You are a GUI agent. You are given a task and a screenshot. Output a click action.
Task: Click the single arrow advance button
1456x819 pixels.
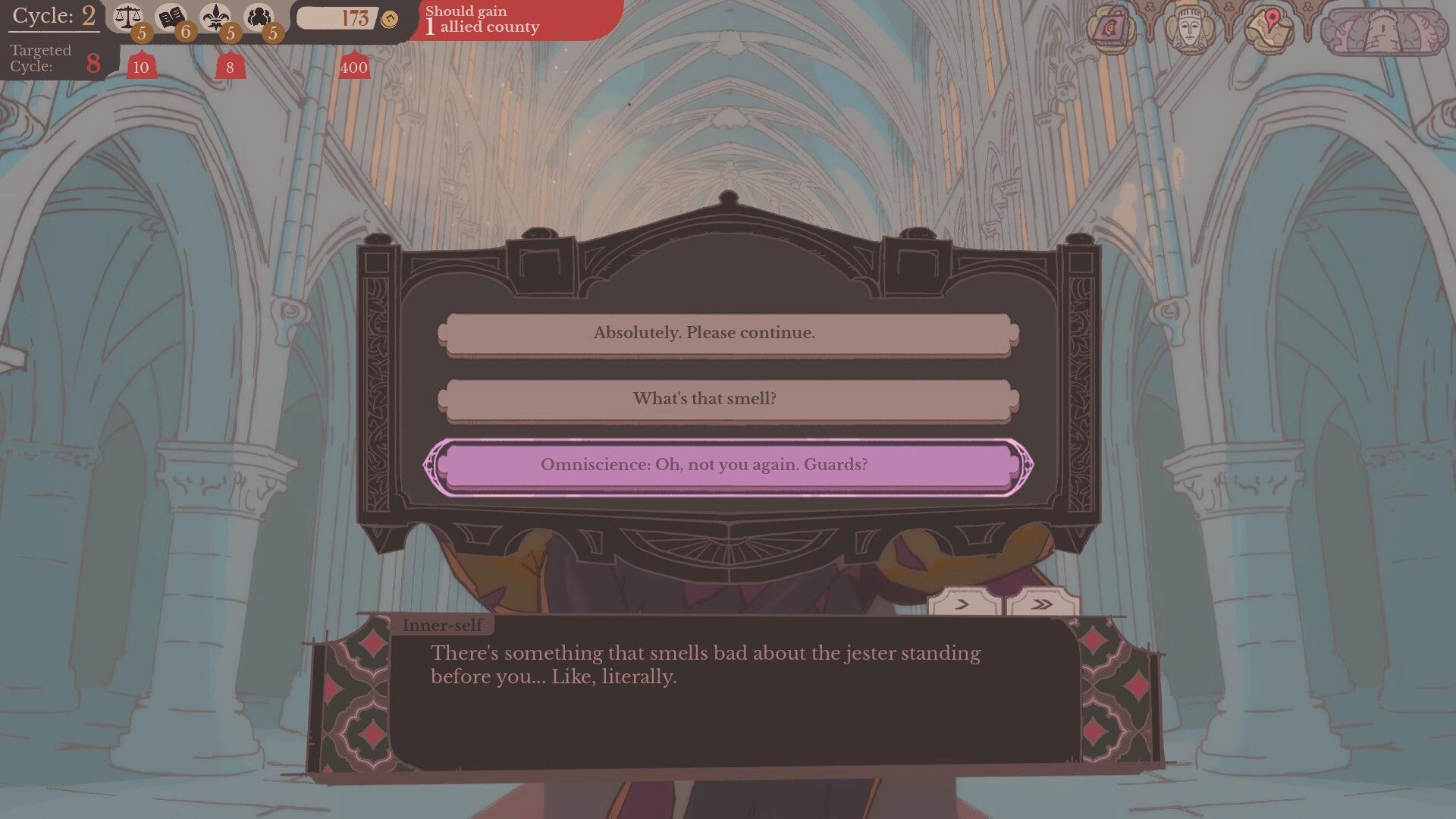click(962, 604)
